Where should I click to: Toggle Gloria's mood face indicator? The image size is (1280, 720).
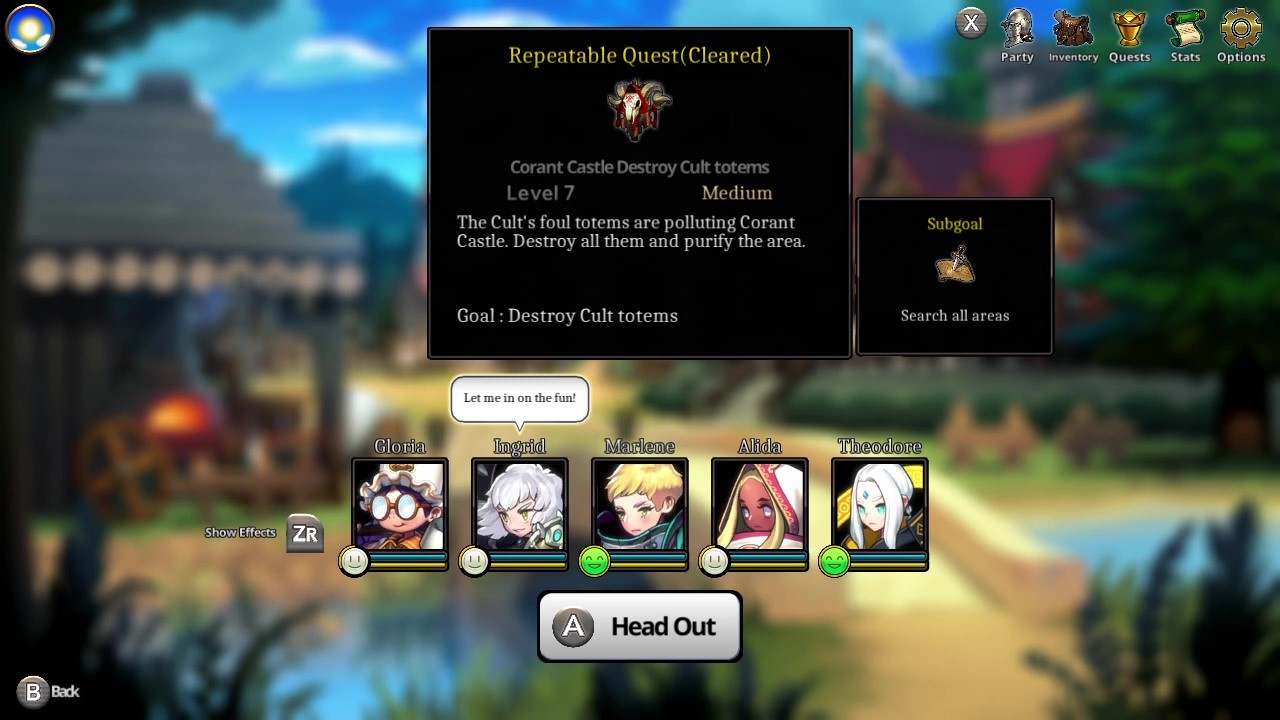click(354, 561)
